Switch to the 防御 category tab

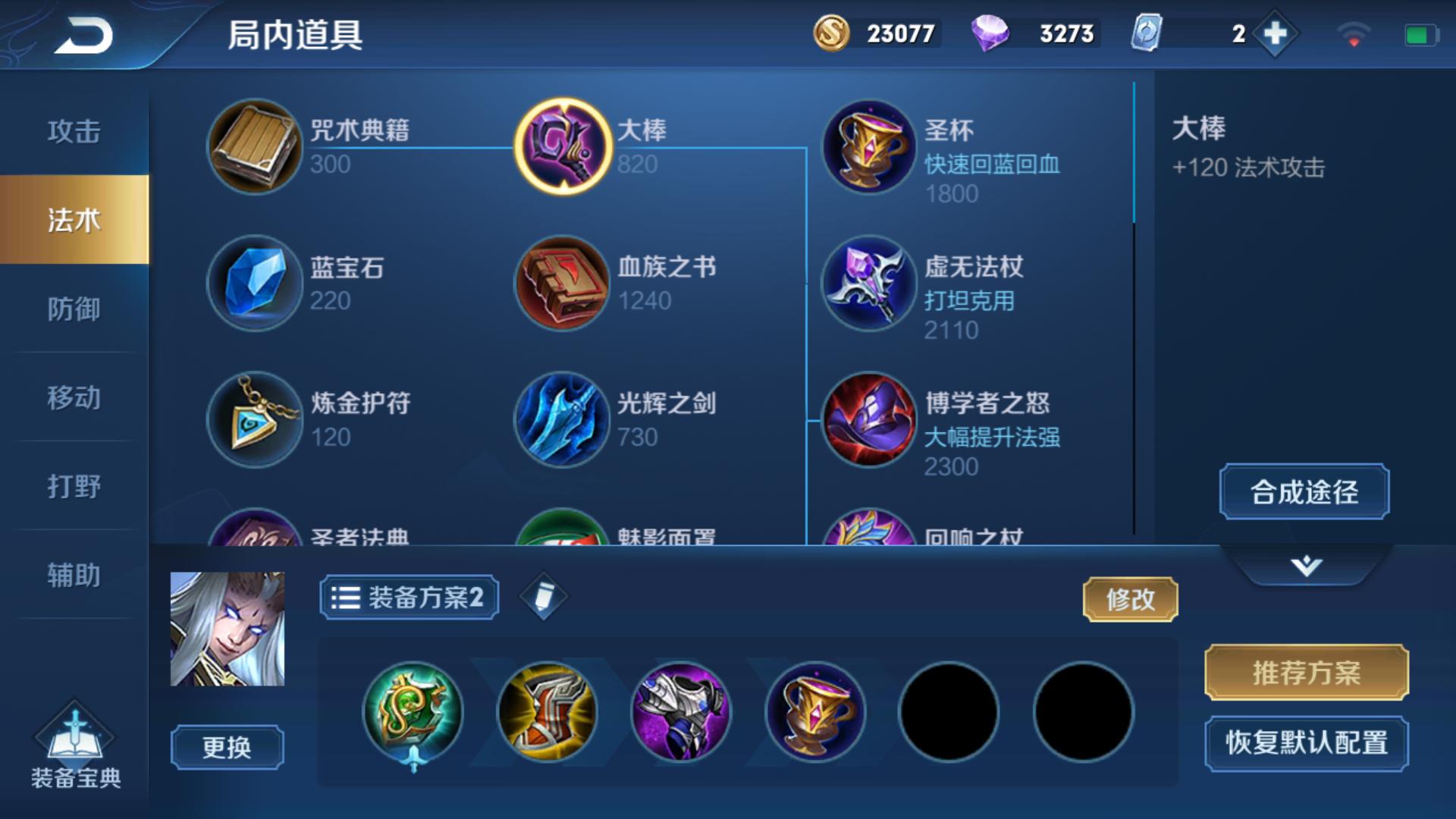74,309
